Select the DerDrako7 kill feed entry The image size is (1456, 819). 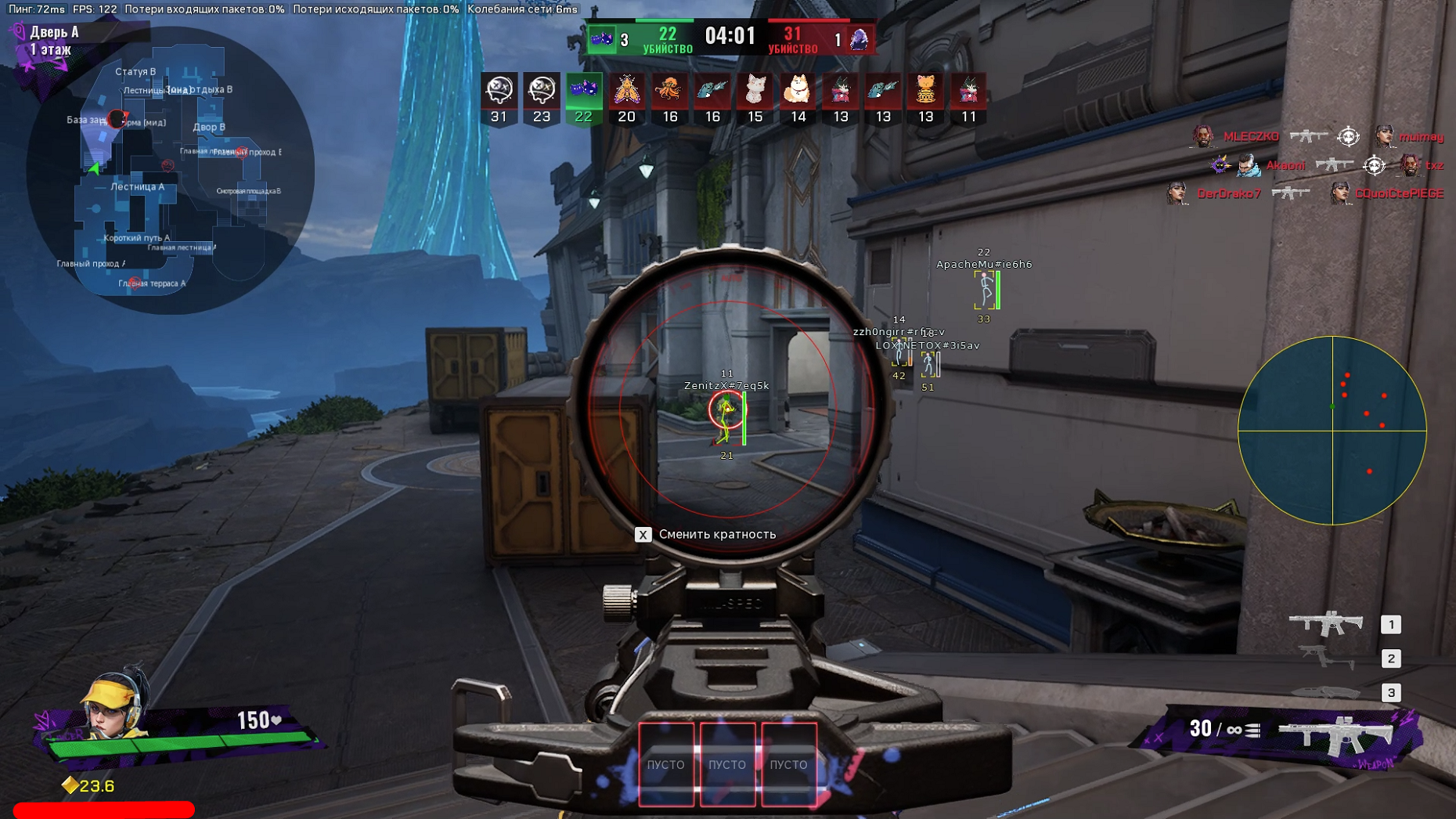(1228, 193)
